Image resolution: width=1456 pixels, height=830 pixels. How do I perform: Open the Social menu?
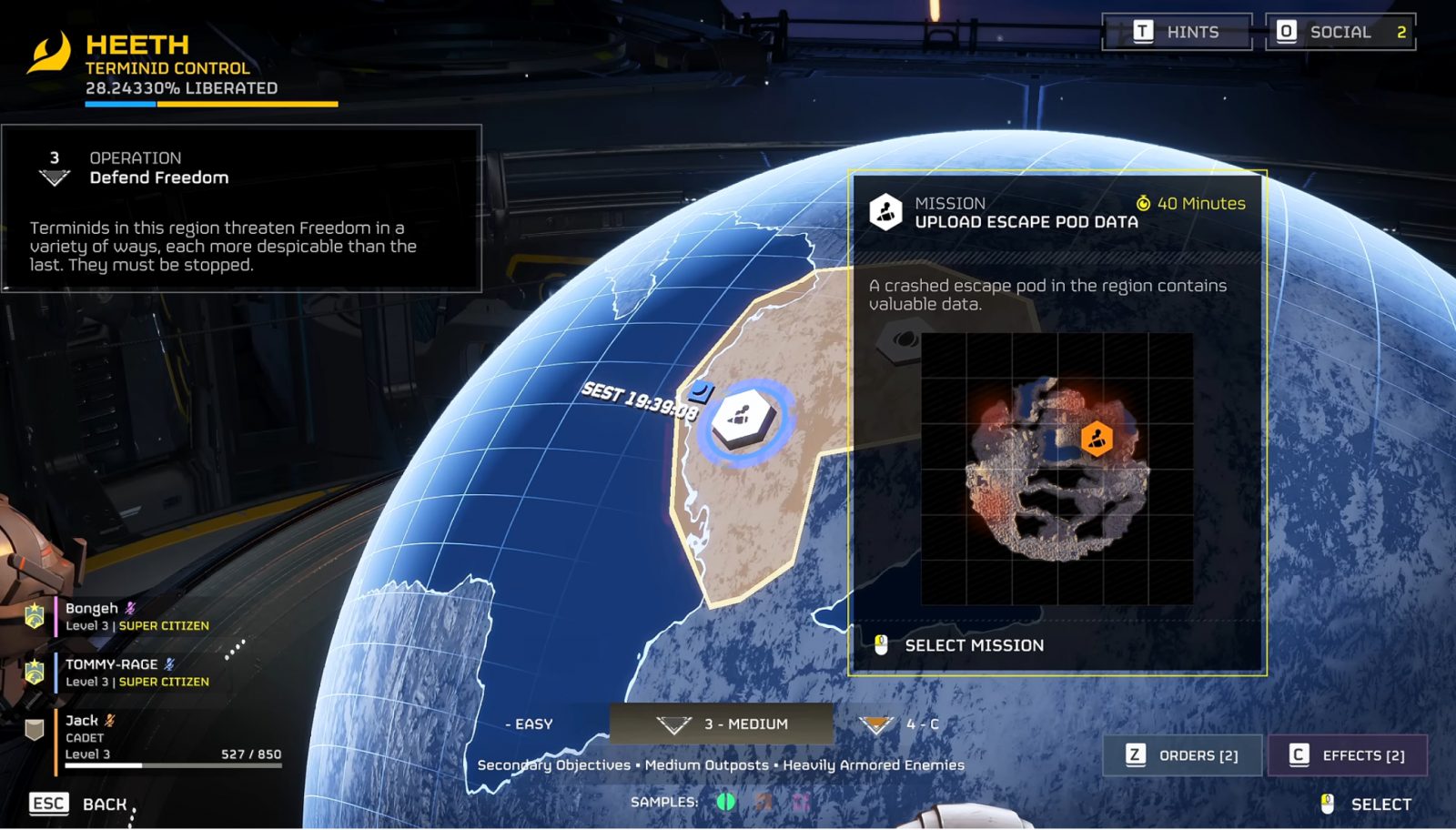pyautogui.click(x=1340, y=32)
